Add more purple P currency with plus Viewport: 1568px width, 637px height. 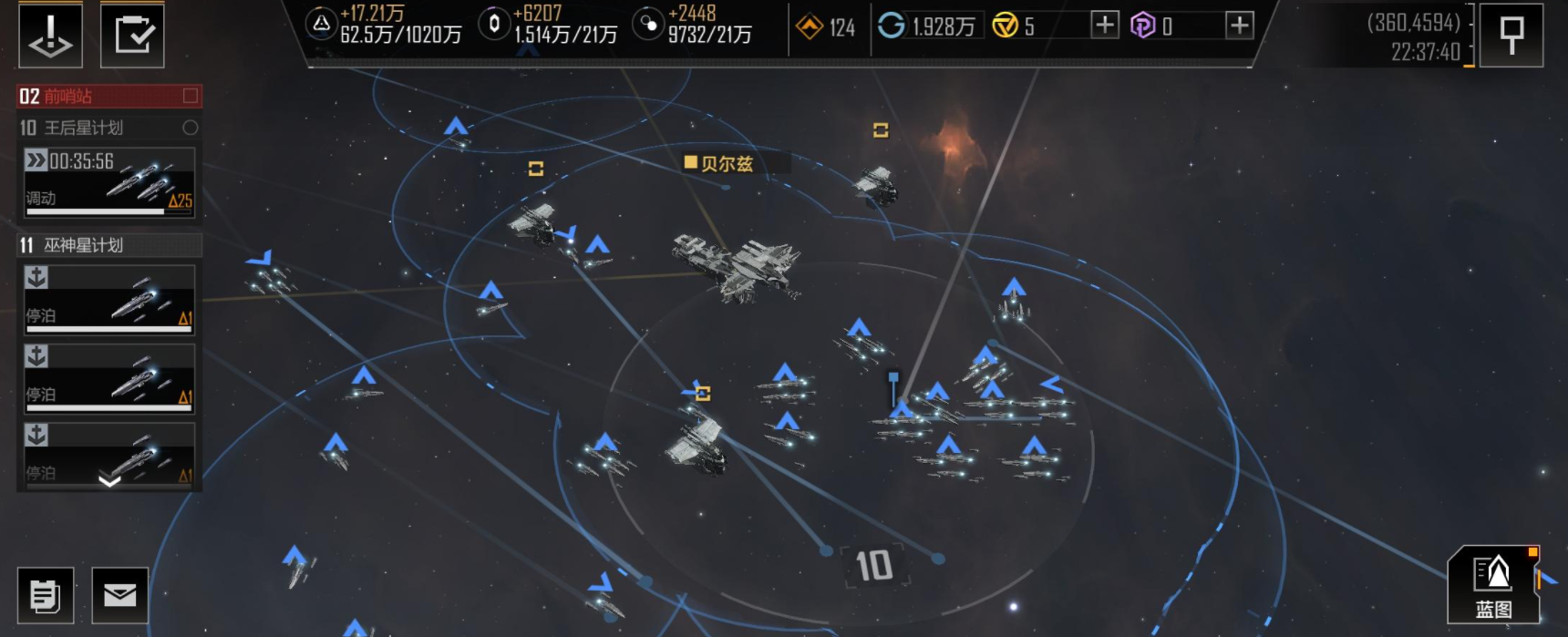1239,26
